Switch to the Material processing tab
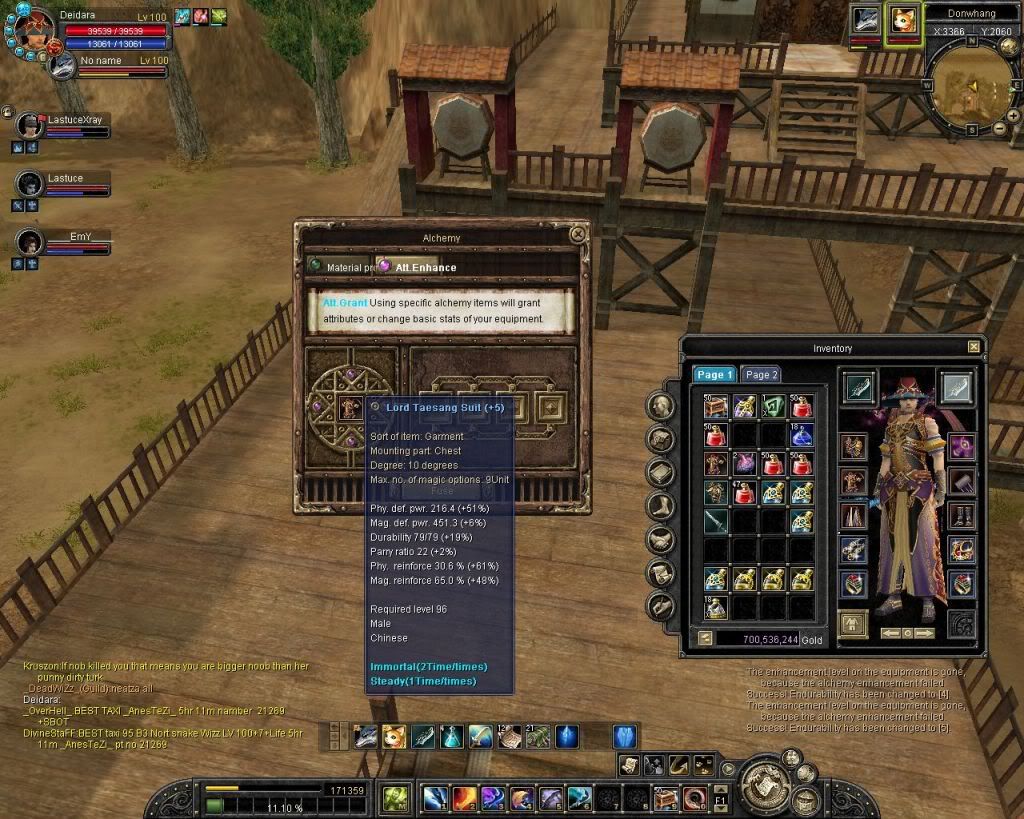This screenshot has height=819, width=1024. 340,267
